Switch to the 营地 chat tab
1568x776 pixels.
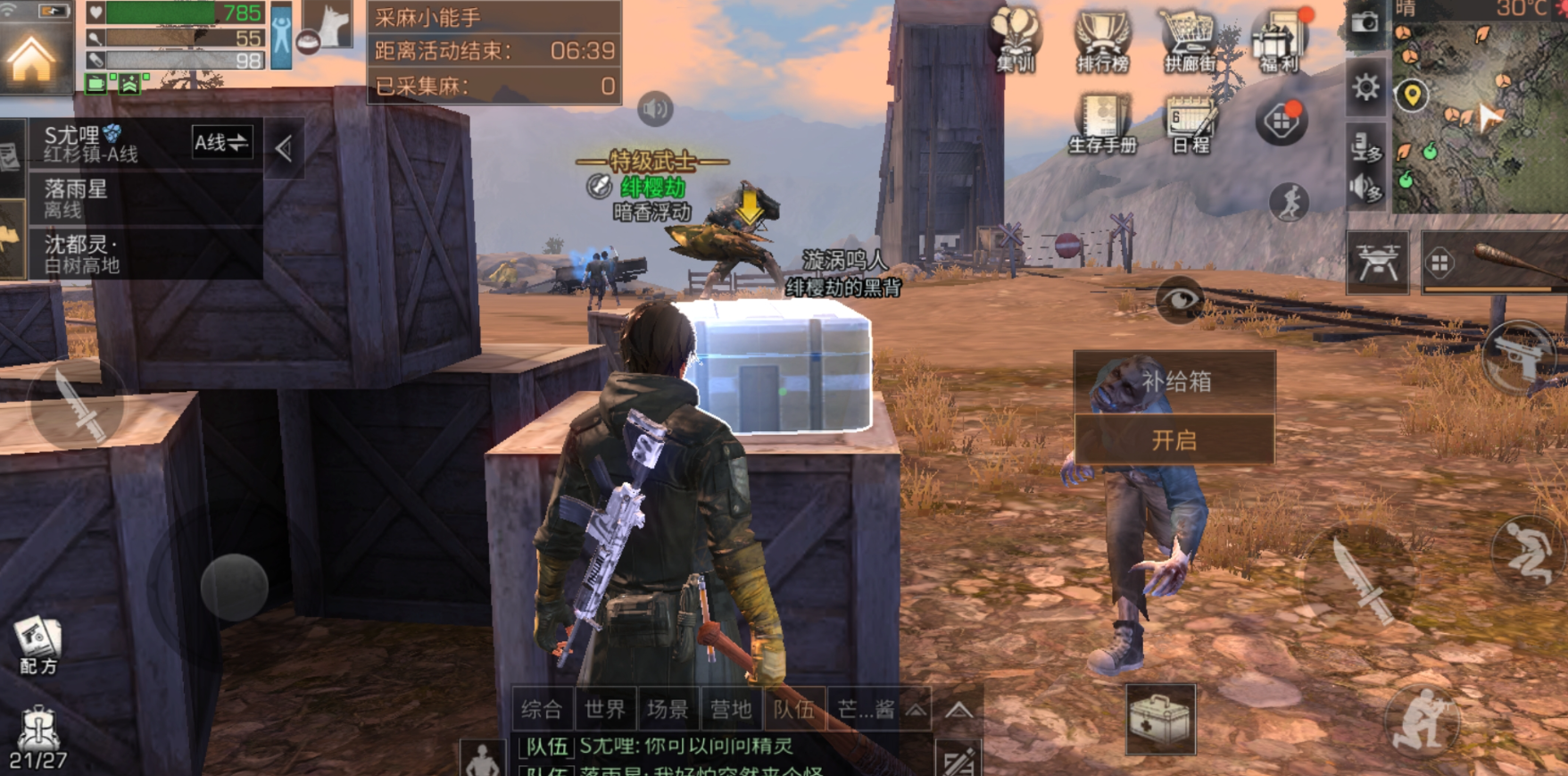[731, 710]
